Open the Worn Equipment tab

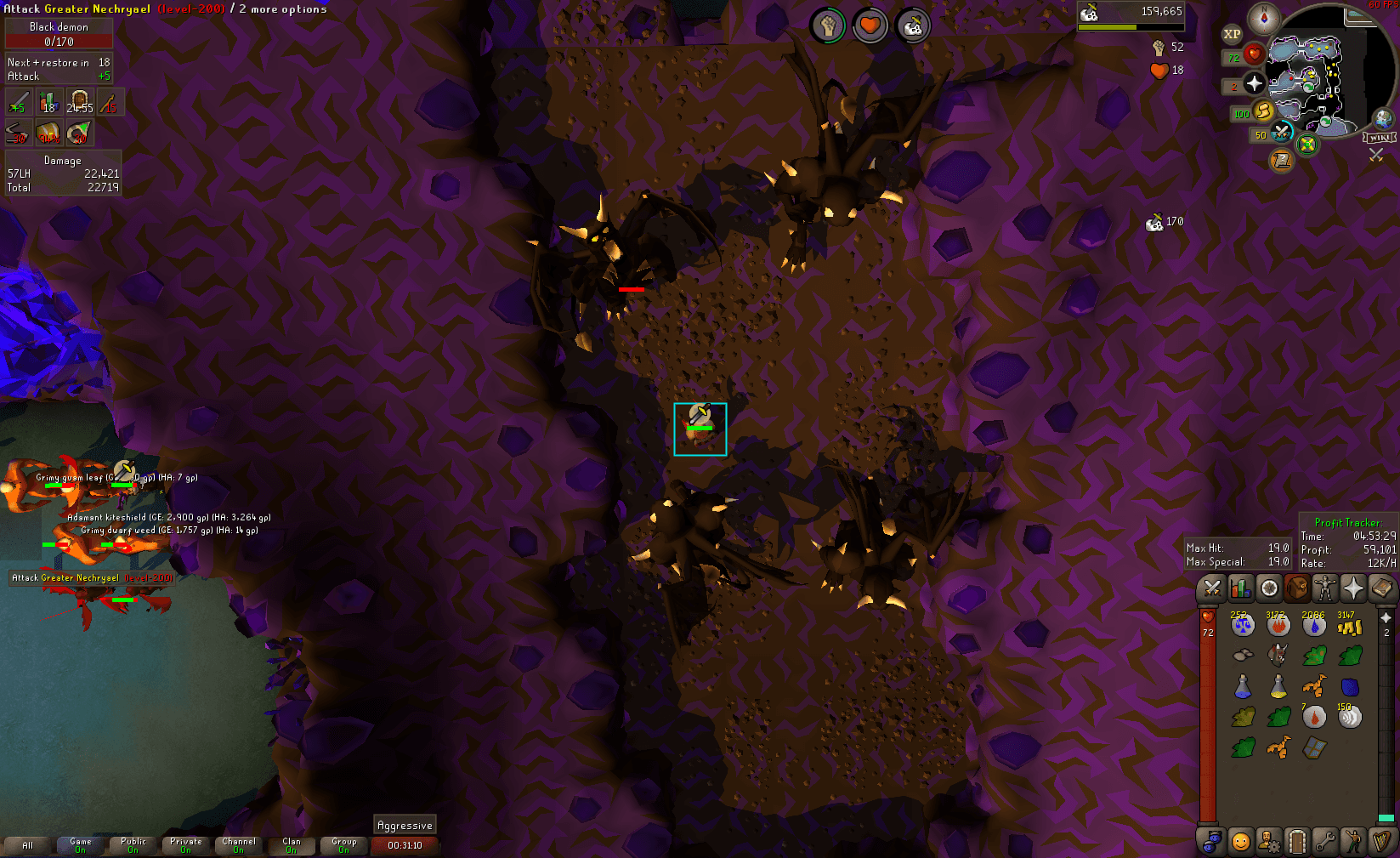coord(1324,588)
